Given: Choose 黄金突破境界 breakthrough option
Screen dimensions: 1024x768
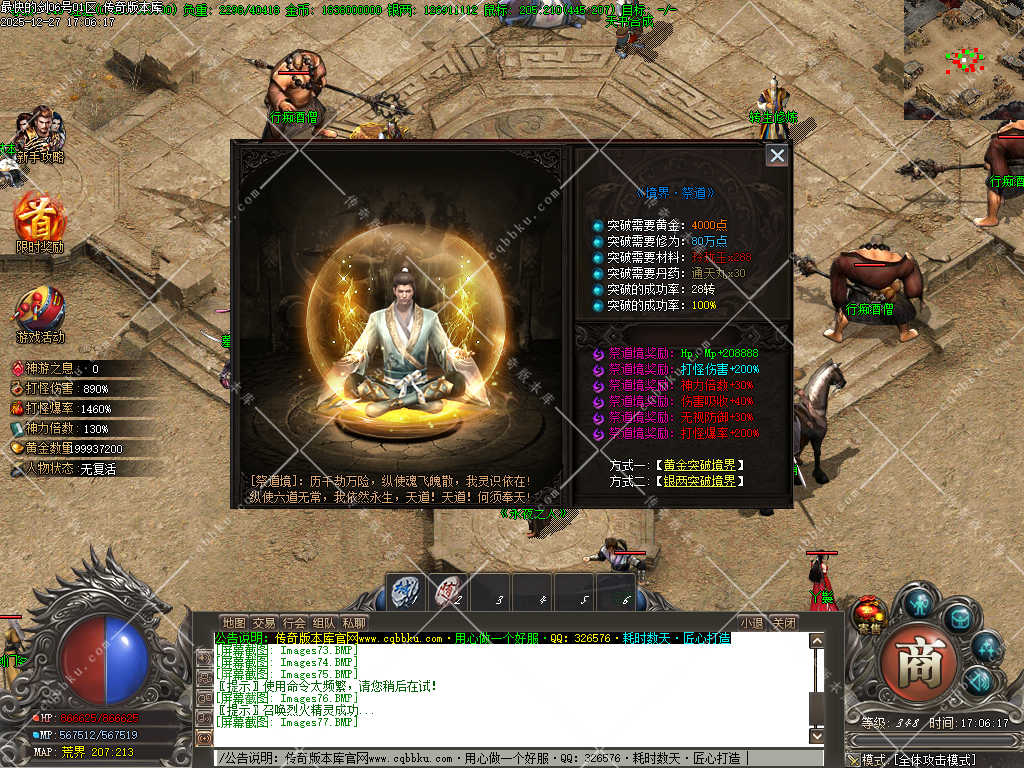Looking at the screenshot, I should tap(700, 465).
